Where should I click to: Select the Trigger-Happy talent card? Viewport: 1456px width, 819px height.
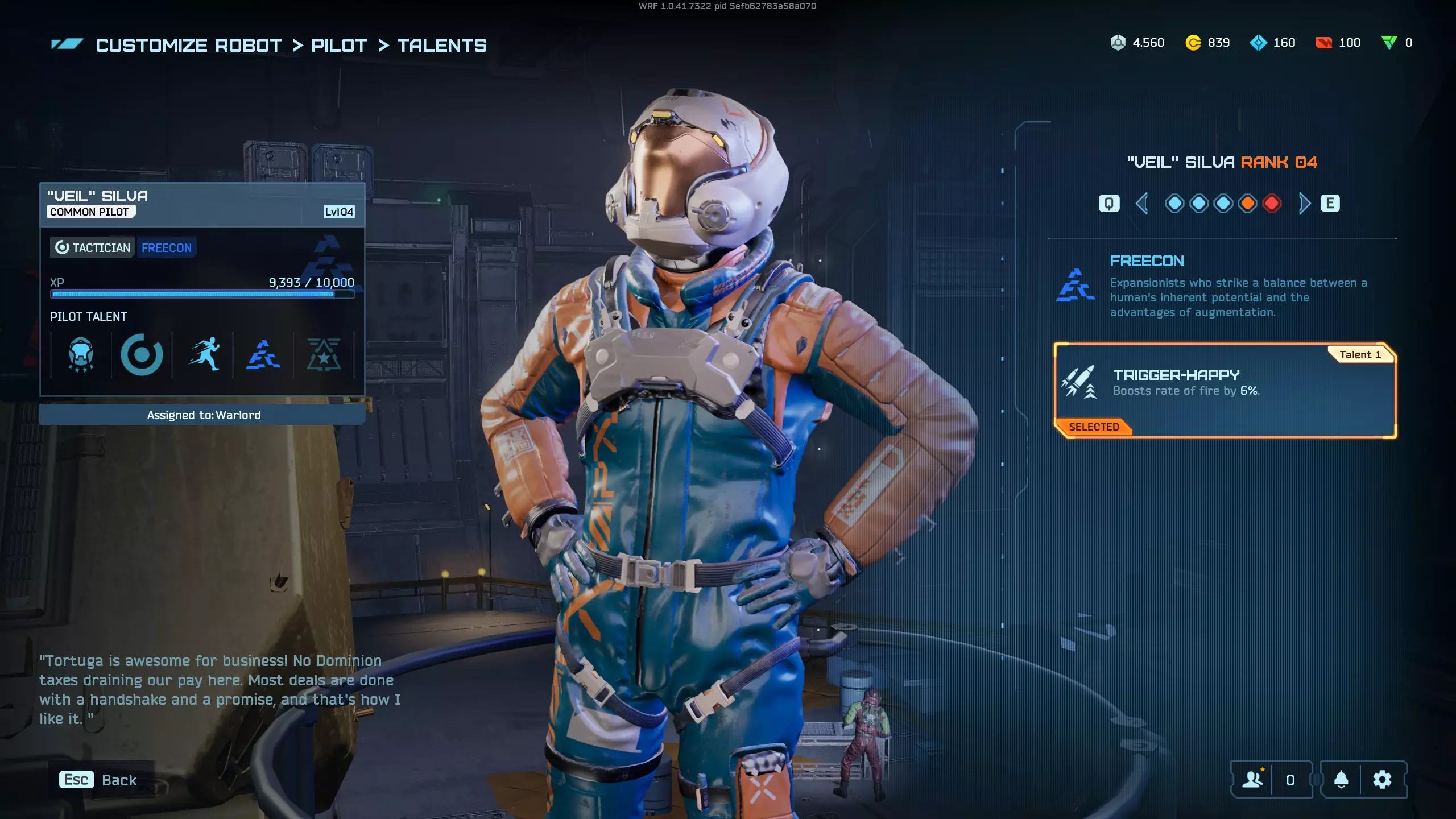click(x=1225, y=390)
